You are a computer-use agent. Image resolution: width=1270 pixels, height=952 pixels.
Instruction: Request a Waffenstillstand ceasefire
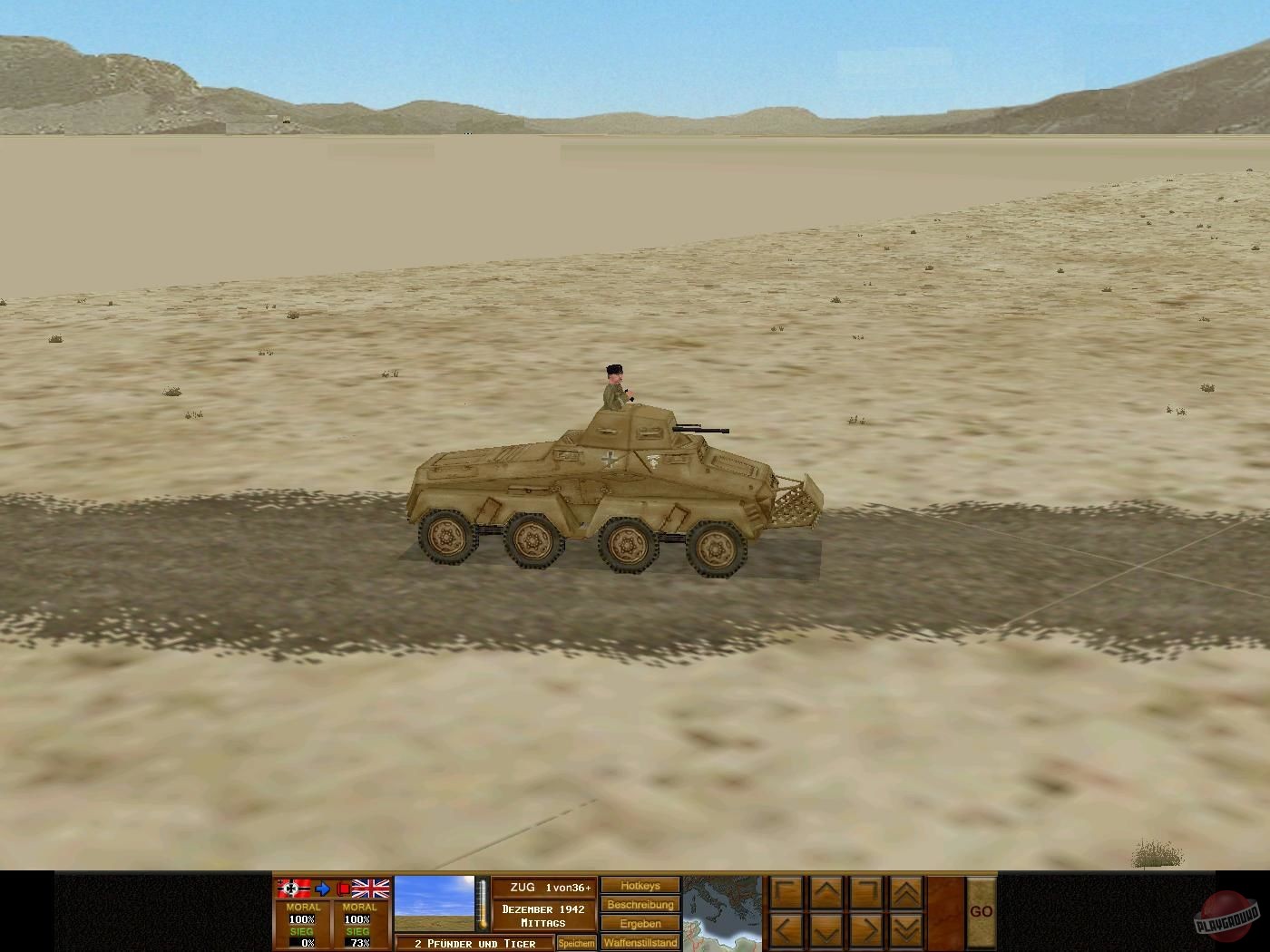click(x=639, y=943)
